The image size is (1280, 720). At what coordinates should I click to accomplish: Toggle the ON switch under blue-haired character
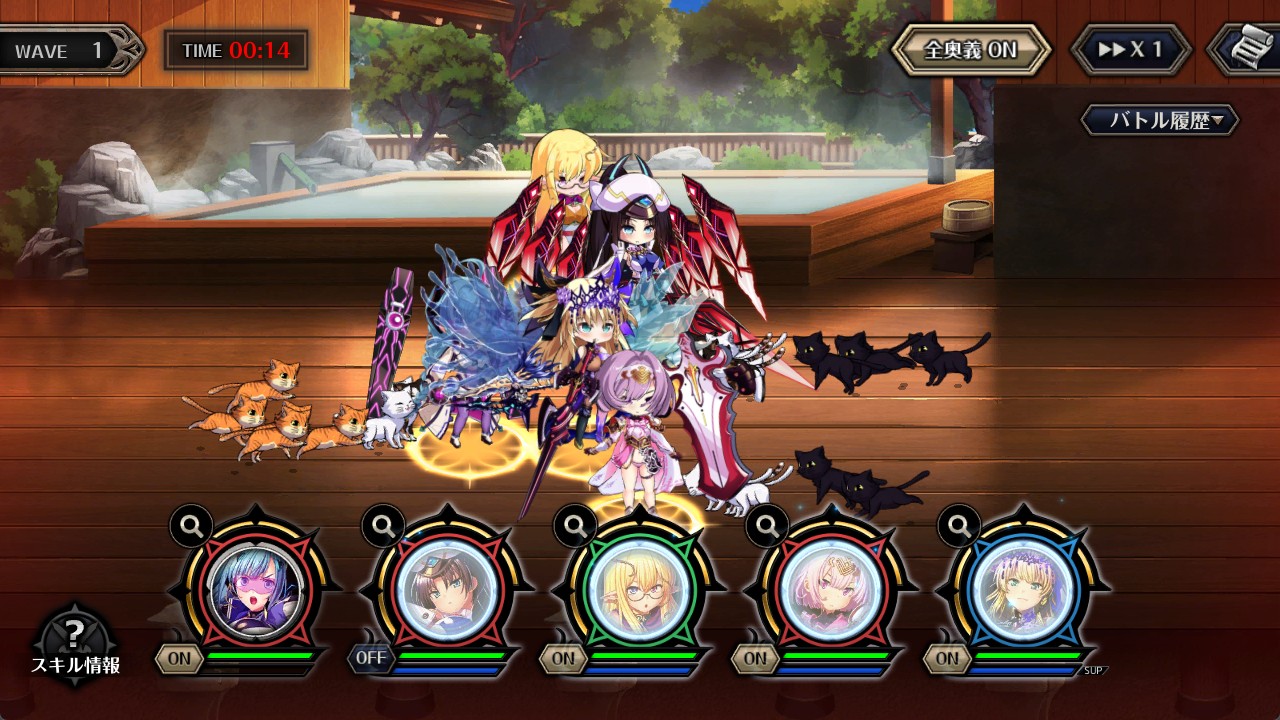(180, 658)
